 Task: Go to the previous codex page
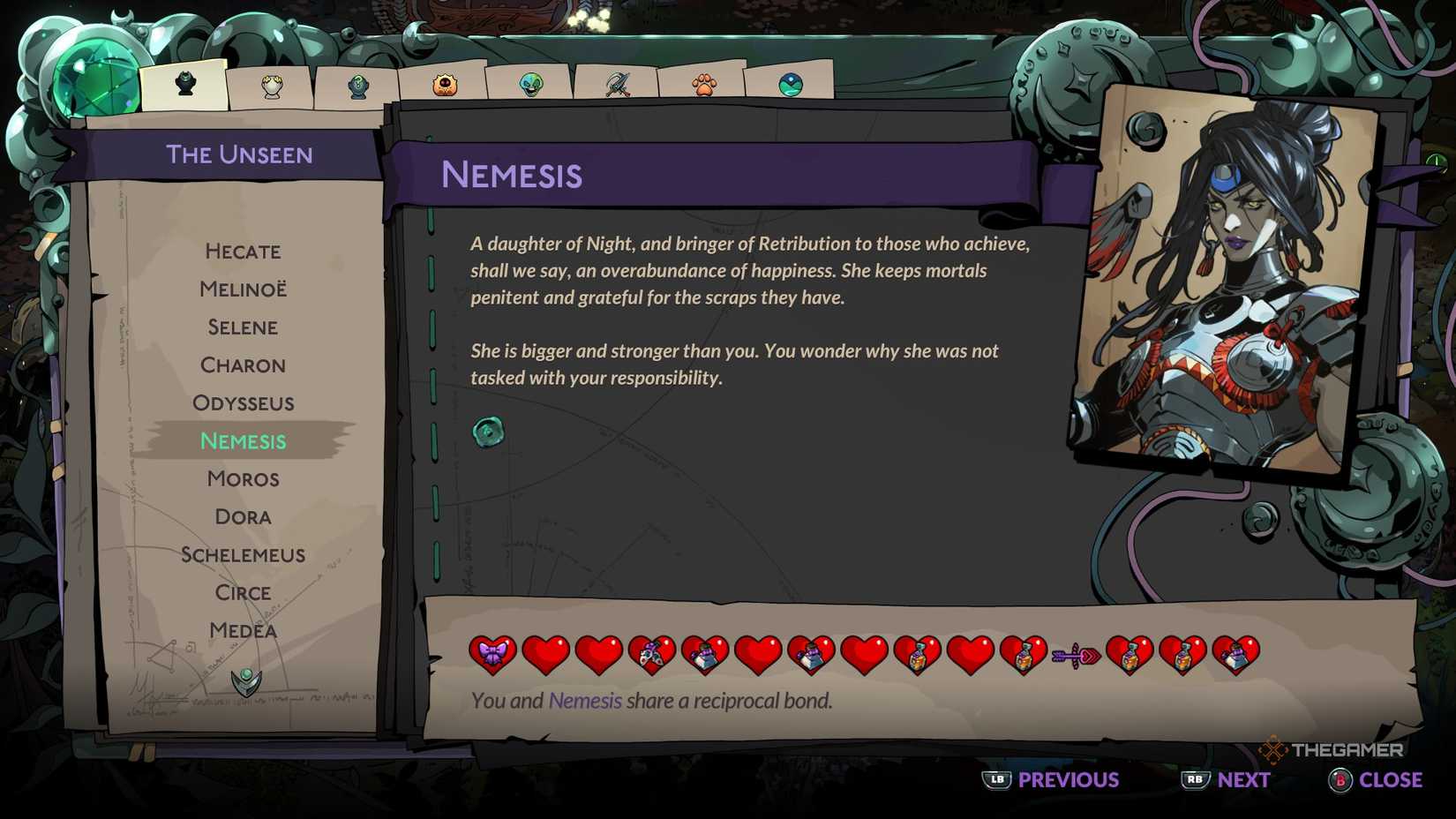[1051, 780]
